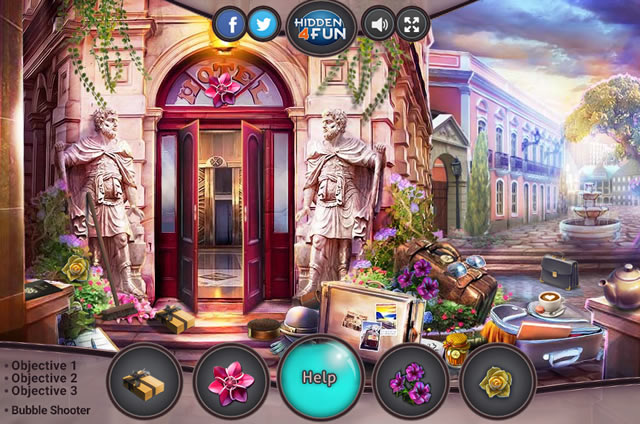Open the Objective 2 link
The image size is (640, 424).
pyautogui.click(x=42, y=378)
